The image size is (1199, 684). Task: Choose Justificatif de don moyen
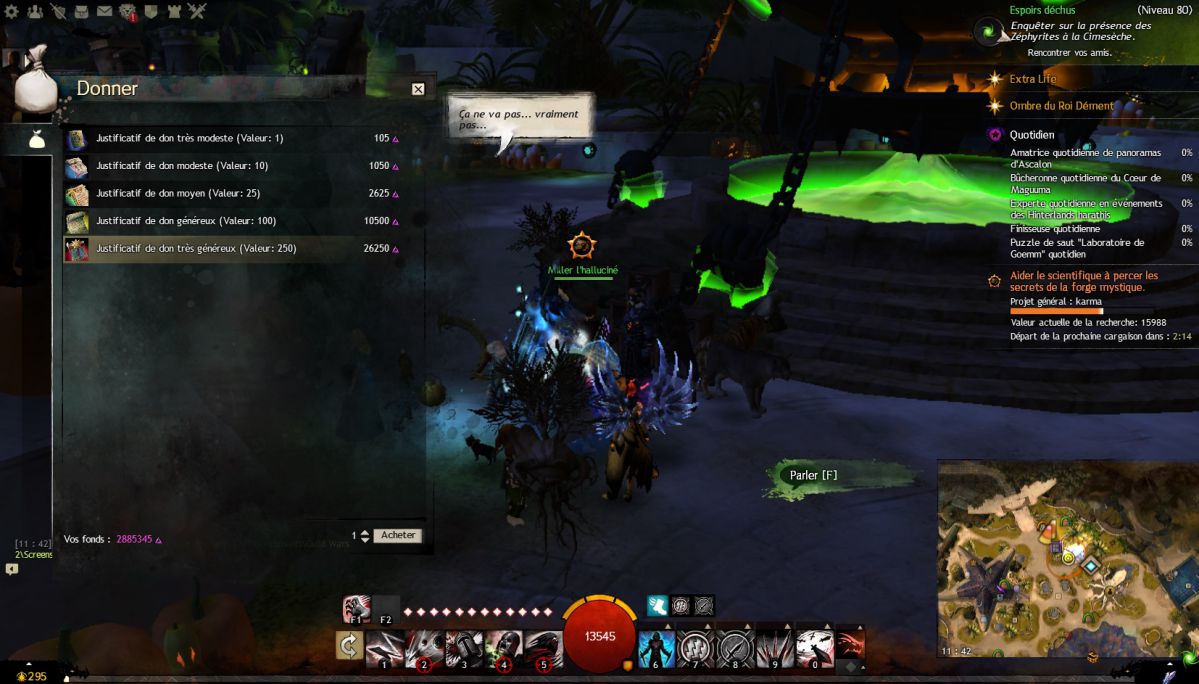(177, 193)
